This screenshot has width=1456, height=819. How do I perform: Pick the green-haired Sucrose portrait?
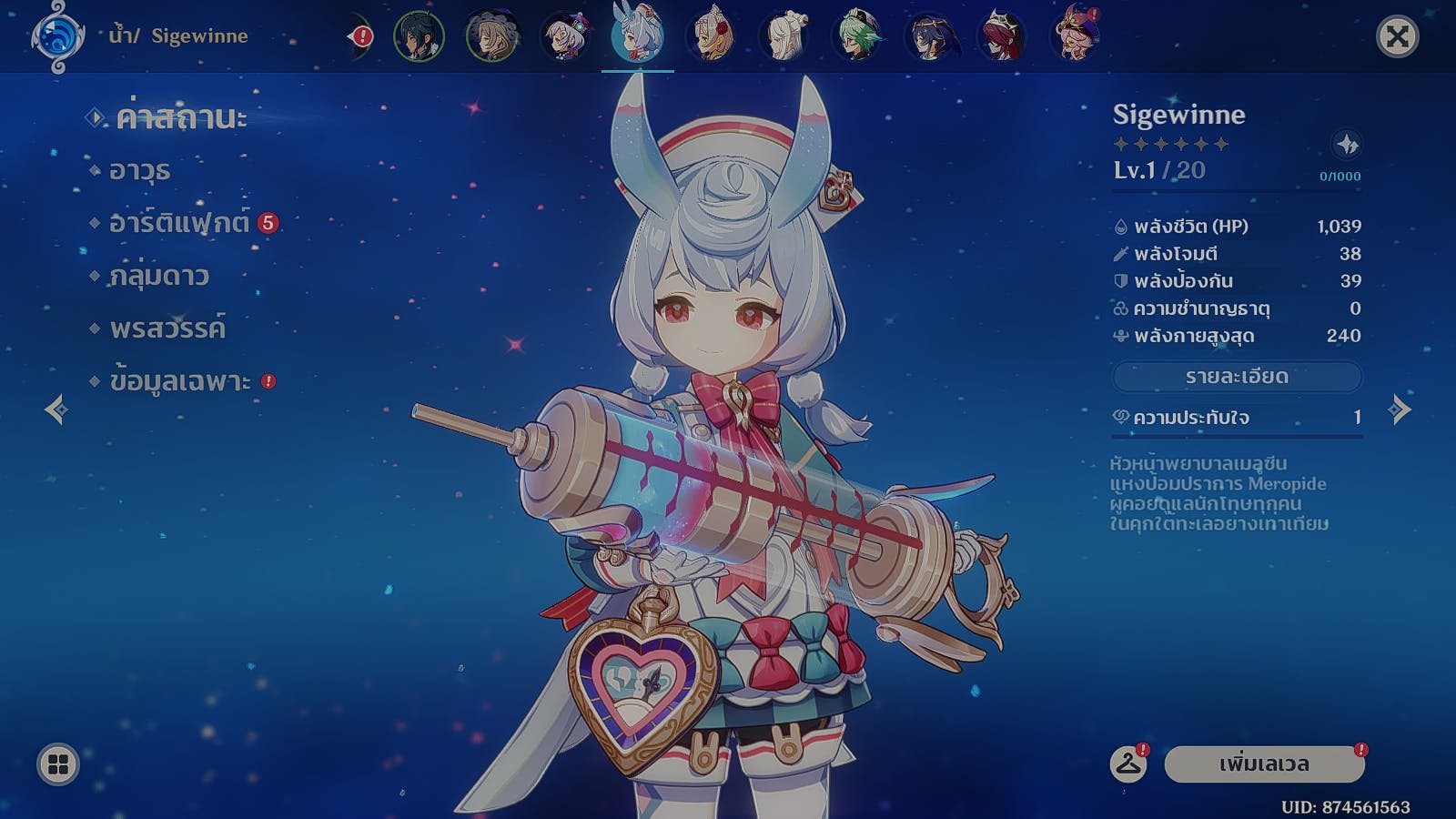856,37
